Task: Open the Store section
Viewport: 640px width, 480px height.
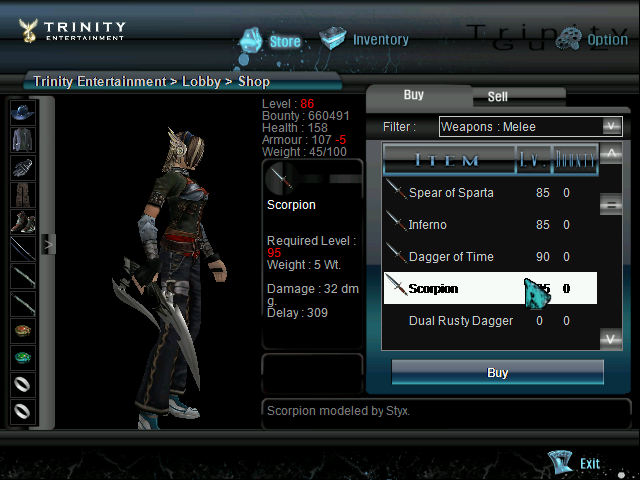Action: coord(270,41)
